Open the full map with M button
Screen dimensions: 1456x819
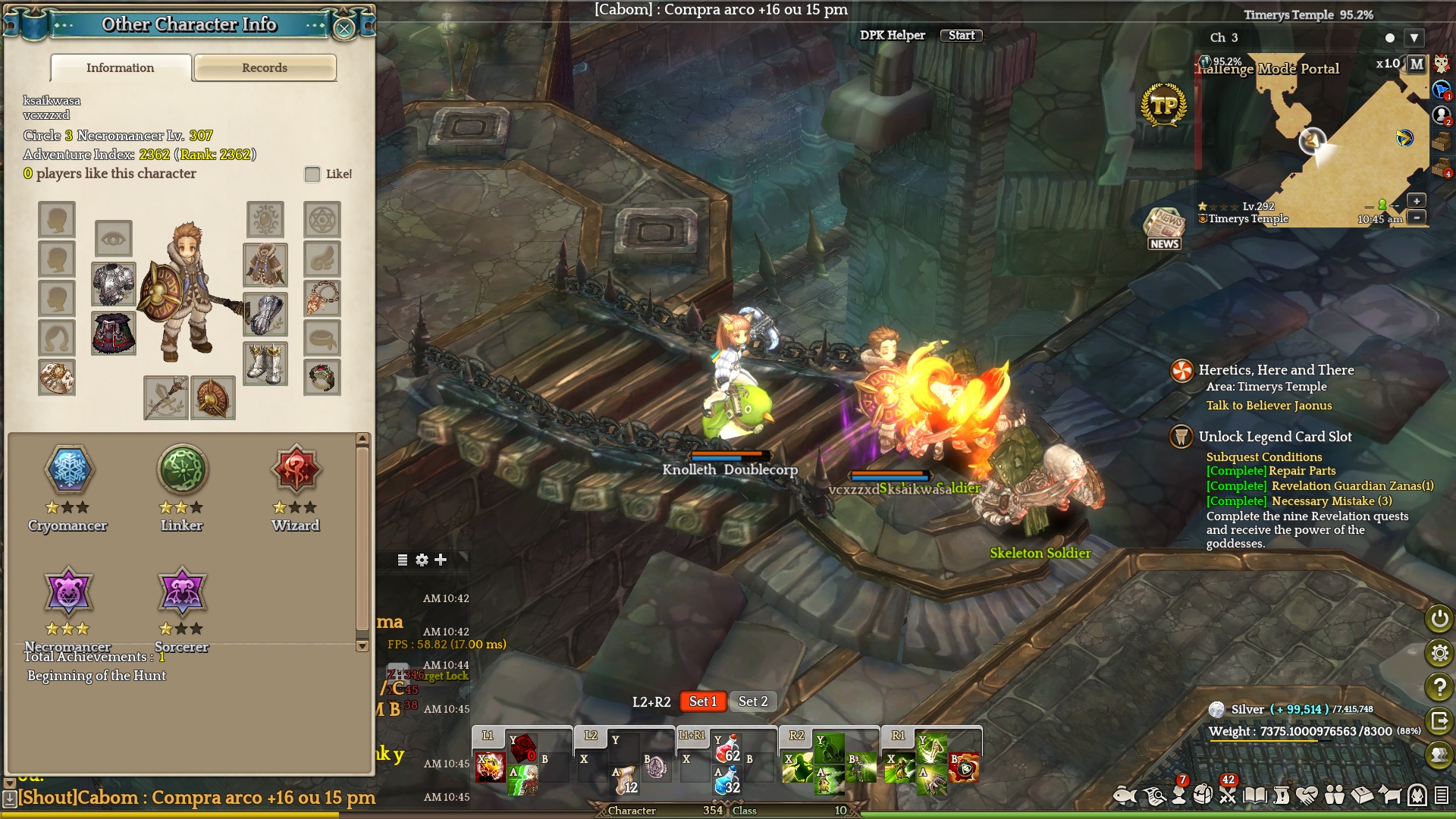[x=1417, y=64]
